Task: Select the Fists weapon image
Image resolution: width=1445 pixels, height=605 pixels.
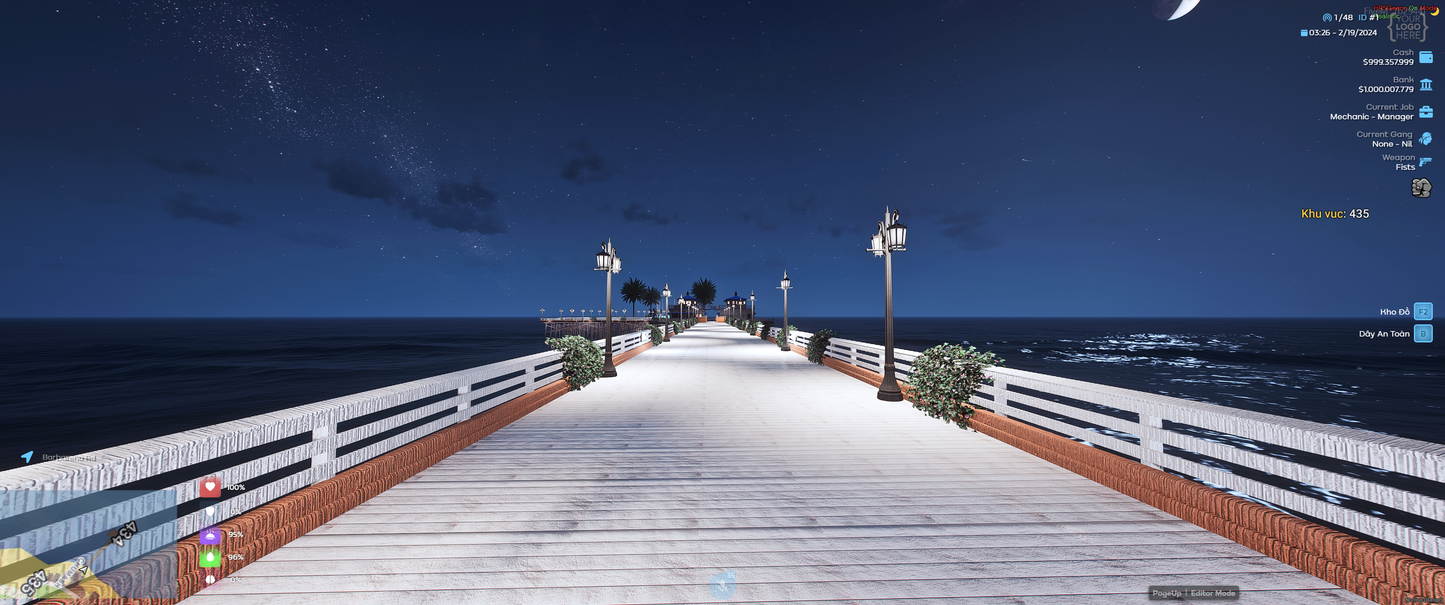Action: click(x=1420, y=188)
